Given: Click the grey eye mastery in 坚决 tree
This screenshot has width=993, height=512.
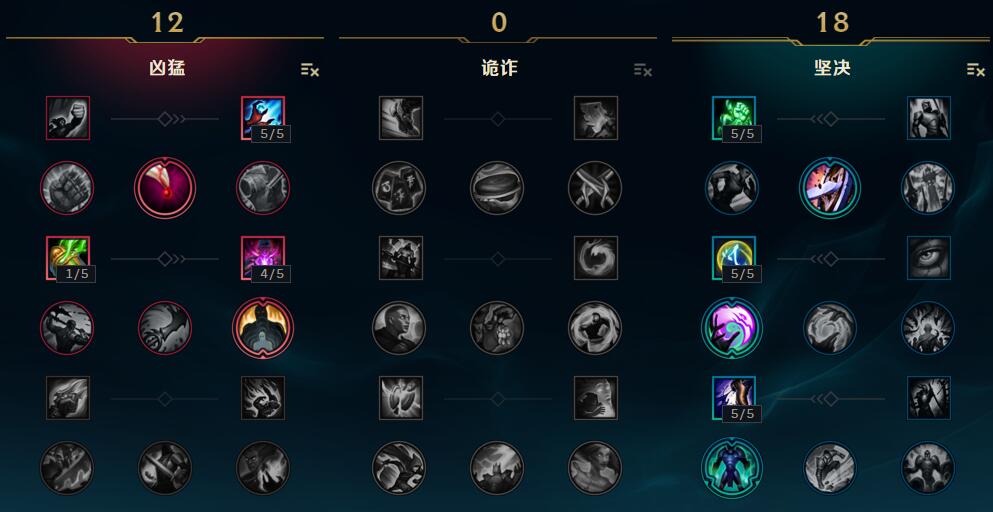Looking at the screenshot, I should coord(929,258).
